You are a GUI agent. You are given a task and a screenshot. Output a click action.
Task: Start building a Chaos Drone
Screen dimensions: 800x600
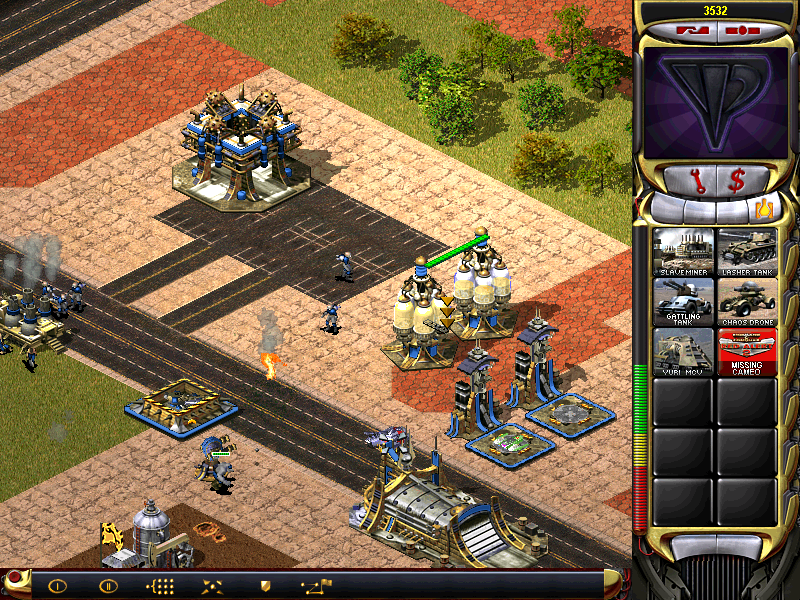(746, 301)
